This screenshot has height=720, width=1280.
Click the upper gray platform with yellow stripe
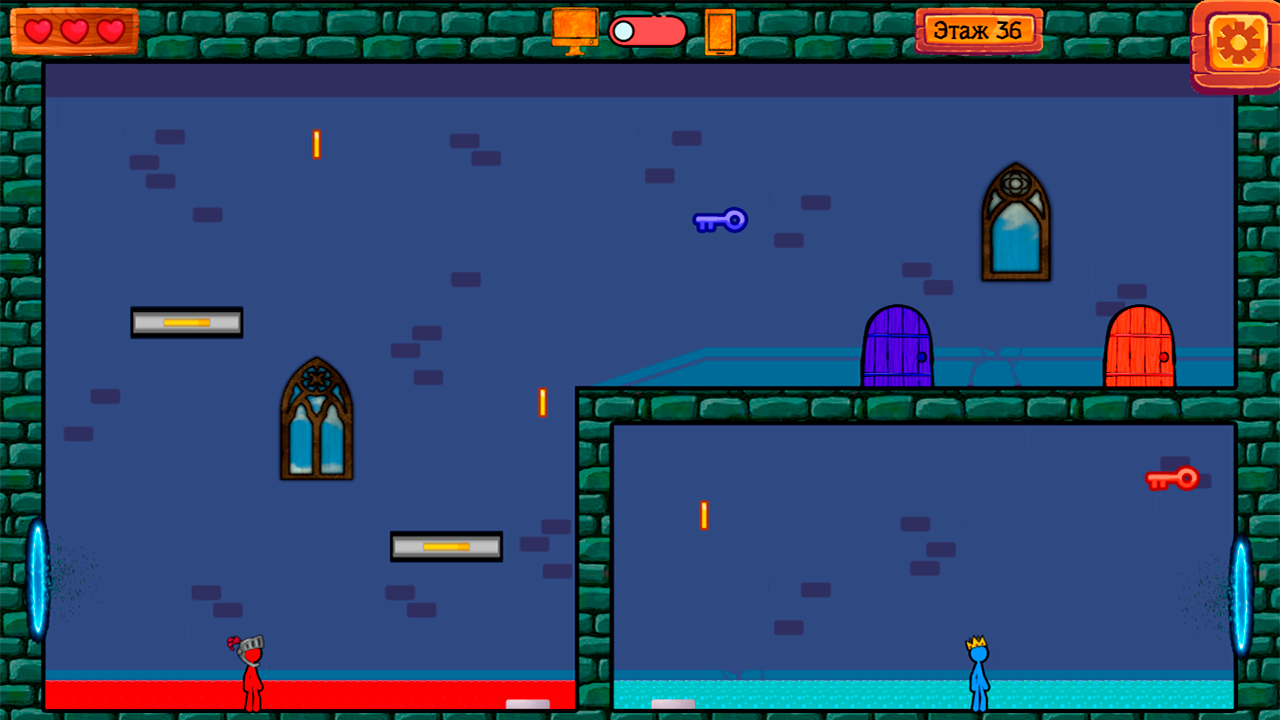click(186, 322)
